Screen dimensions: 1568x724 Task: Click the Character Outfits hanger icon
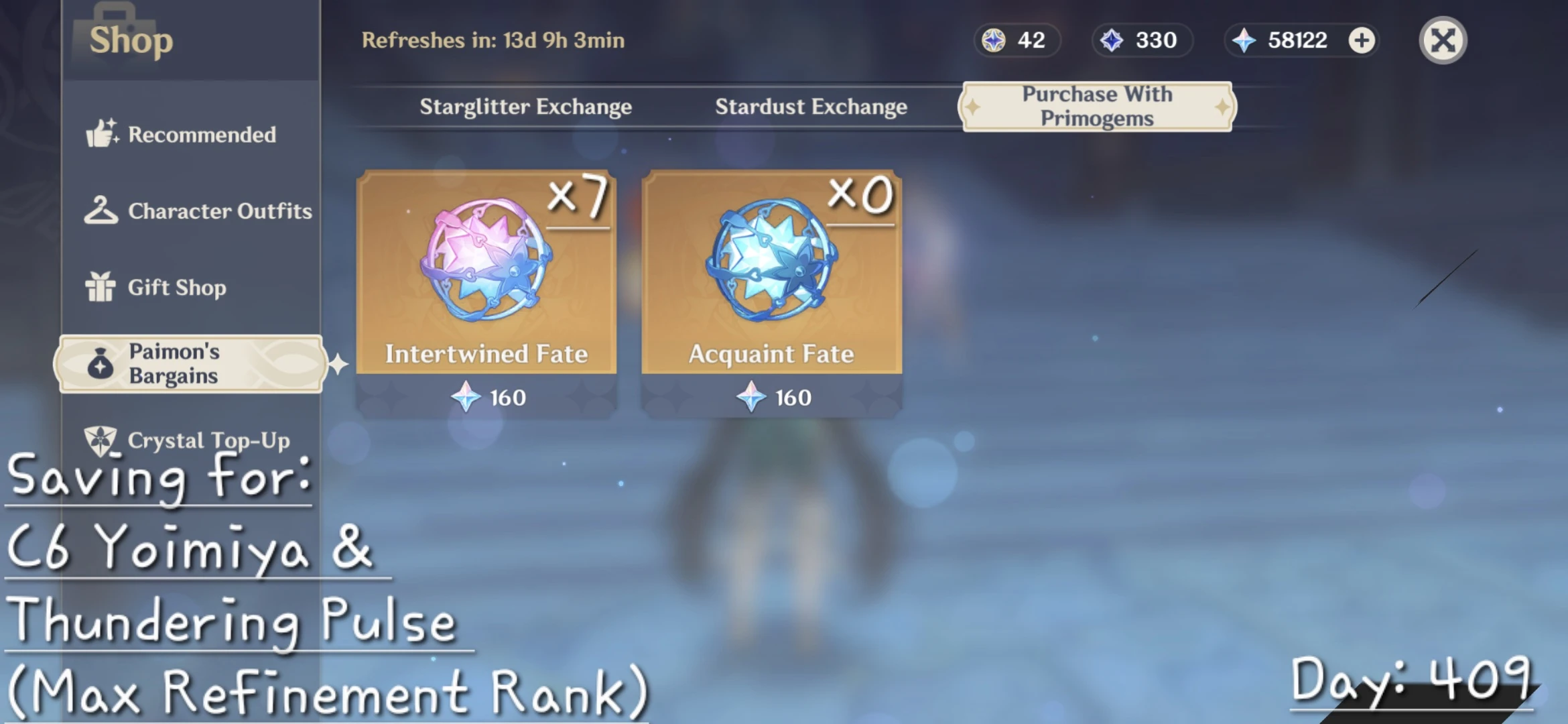[102, 210]
